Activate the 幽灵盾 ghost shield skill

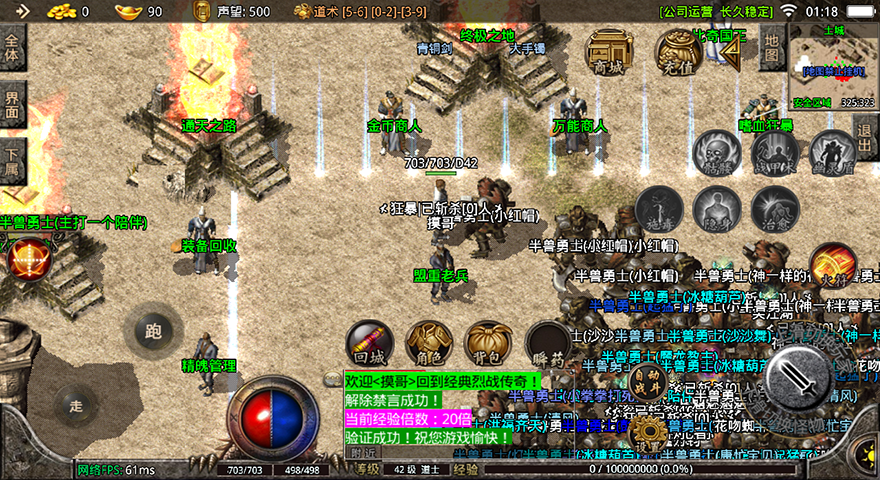pos(832,153)
